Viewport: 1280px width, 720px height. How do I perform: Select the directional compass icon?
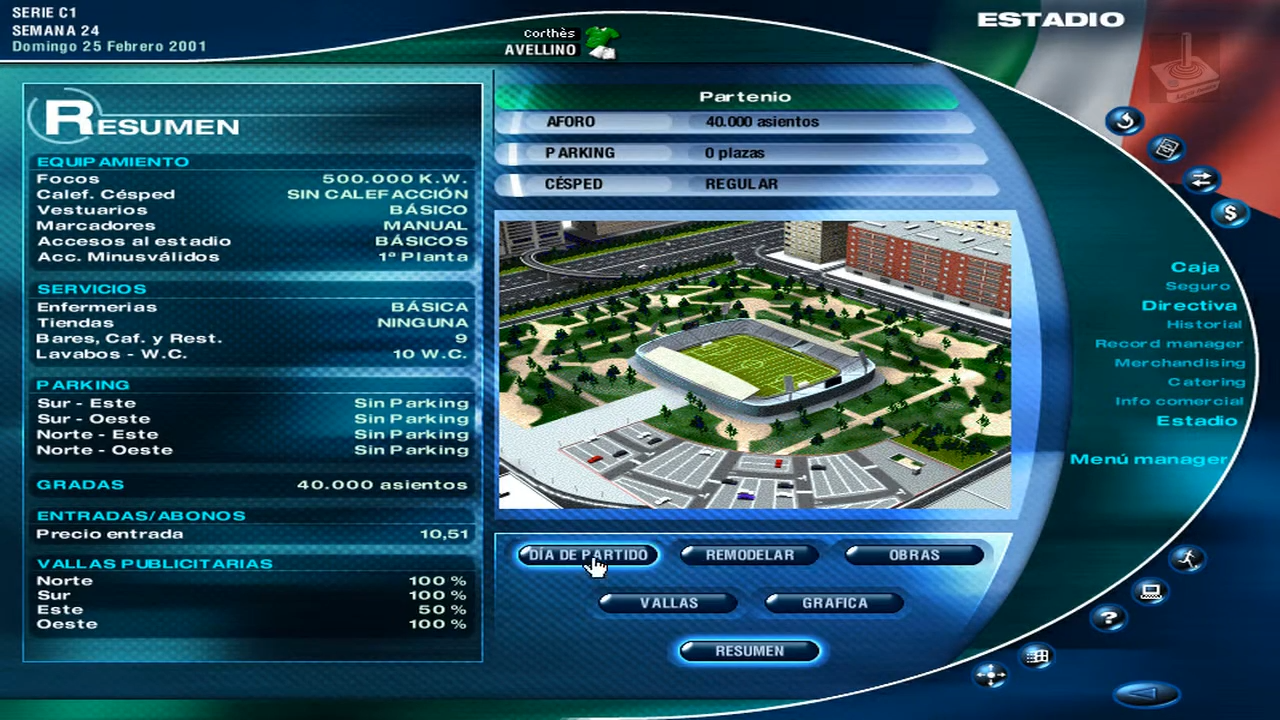pyautogui.click(x=991, y=676)
